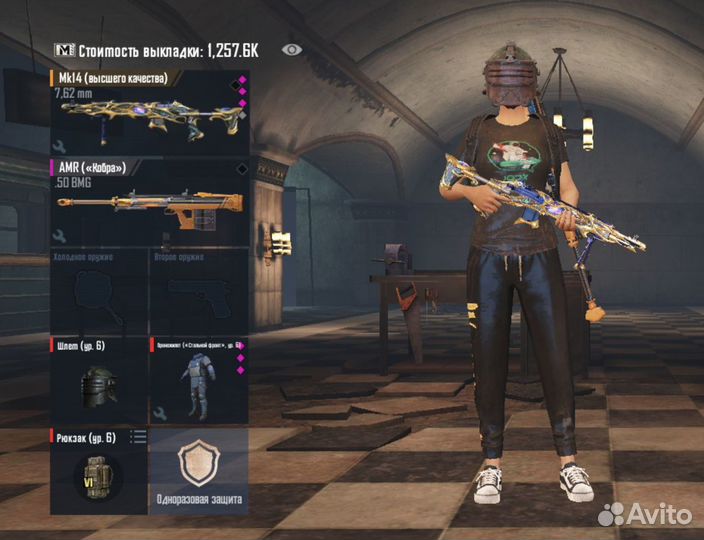
Task: Select the Mk14 weapon slot
Action: point(148,110)
